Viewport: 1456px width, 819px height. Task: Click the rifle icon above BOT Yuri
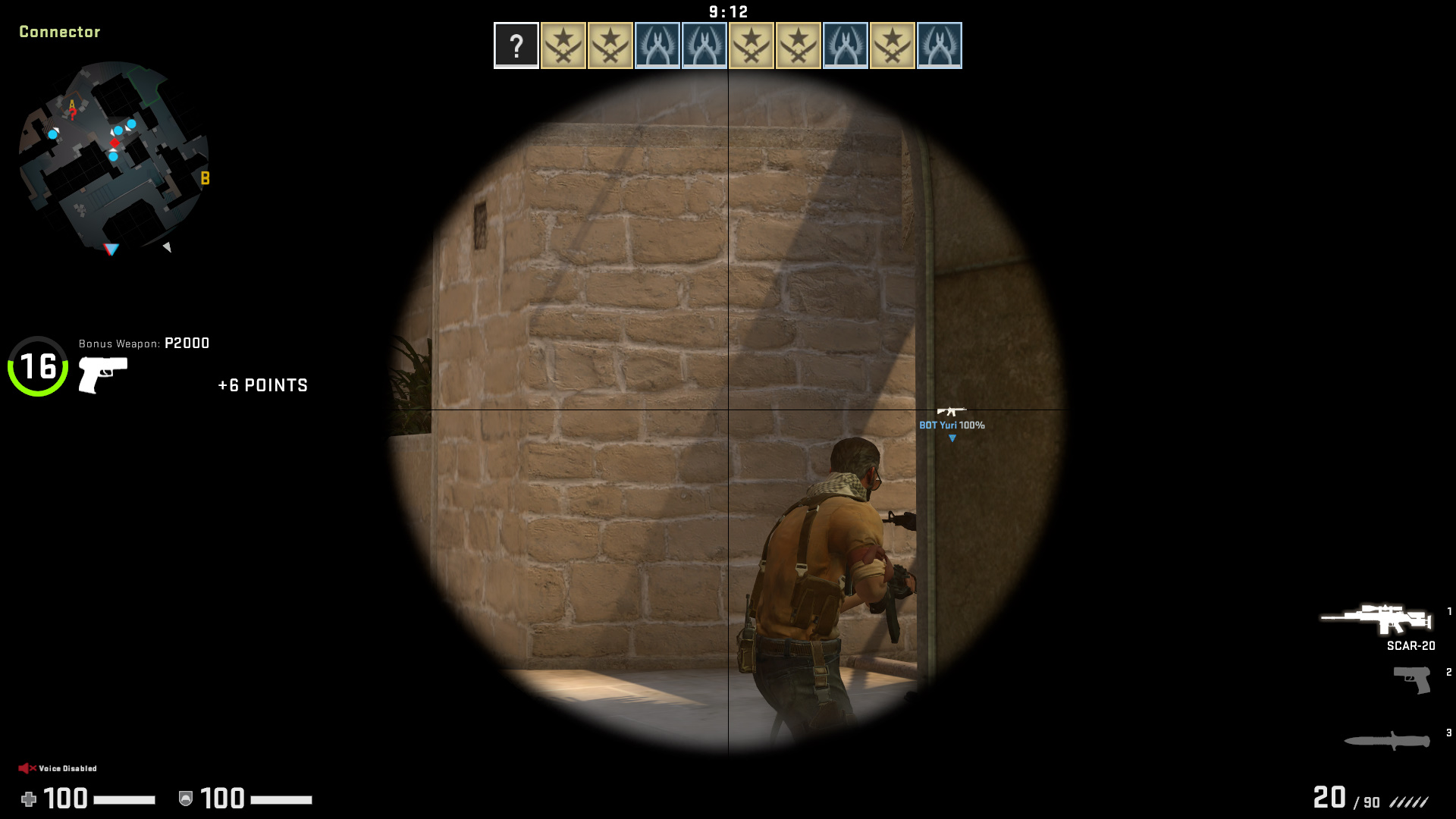(x=952, y=413)
